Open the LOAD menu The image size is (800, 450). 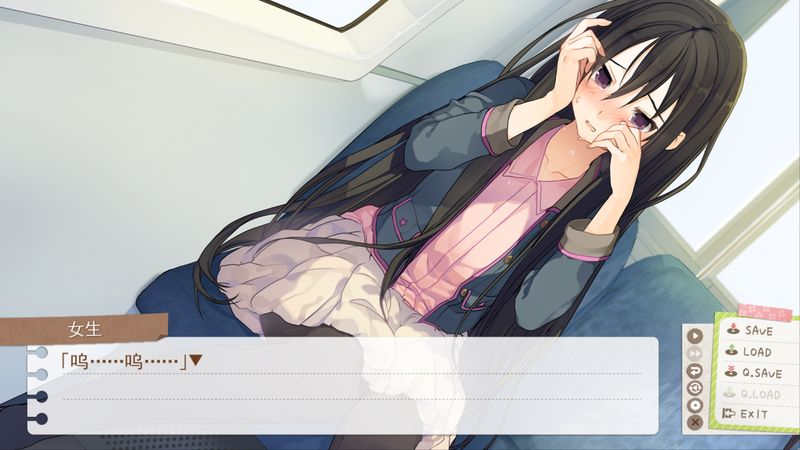(x=756, y=352)
